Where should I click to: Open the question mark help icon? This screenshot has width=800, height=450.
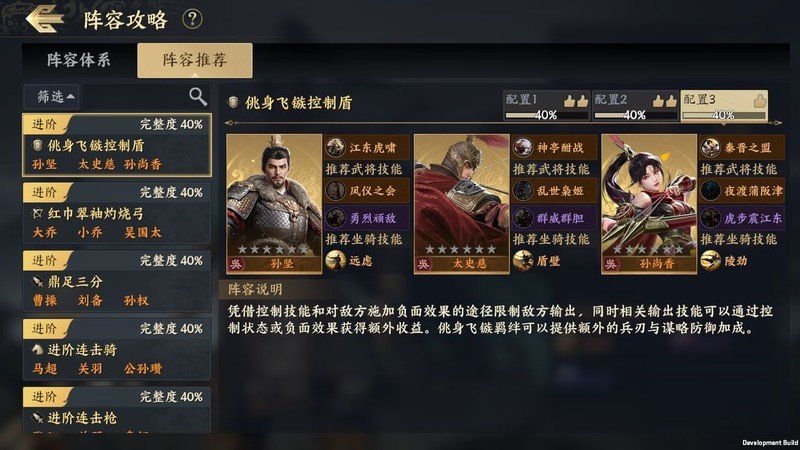[192, 18]
